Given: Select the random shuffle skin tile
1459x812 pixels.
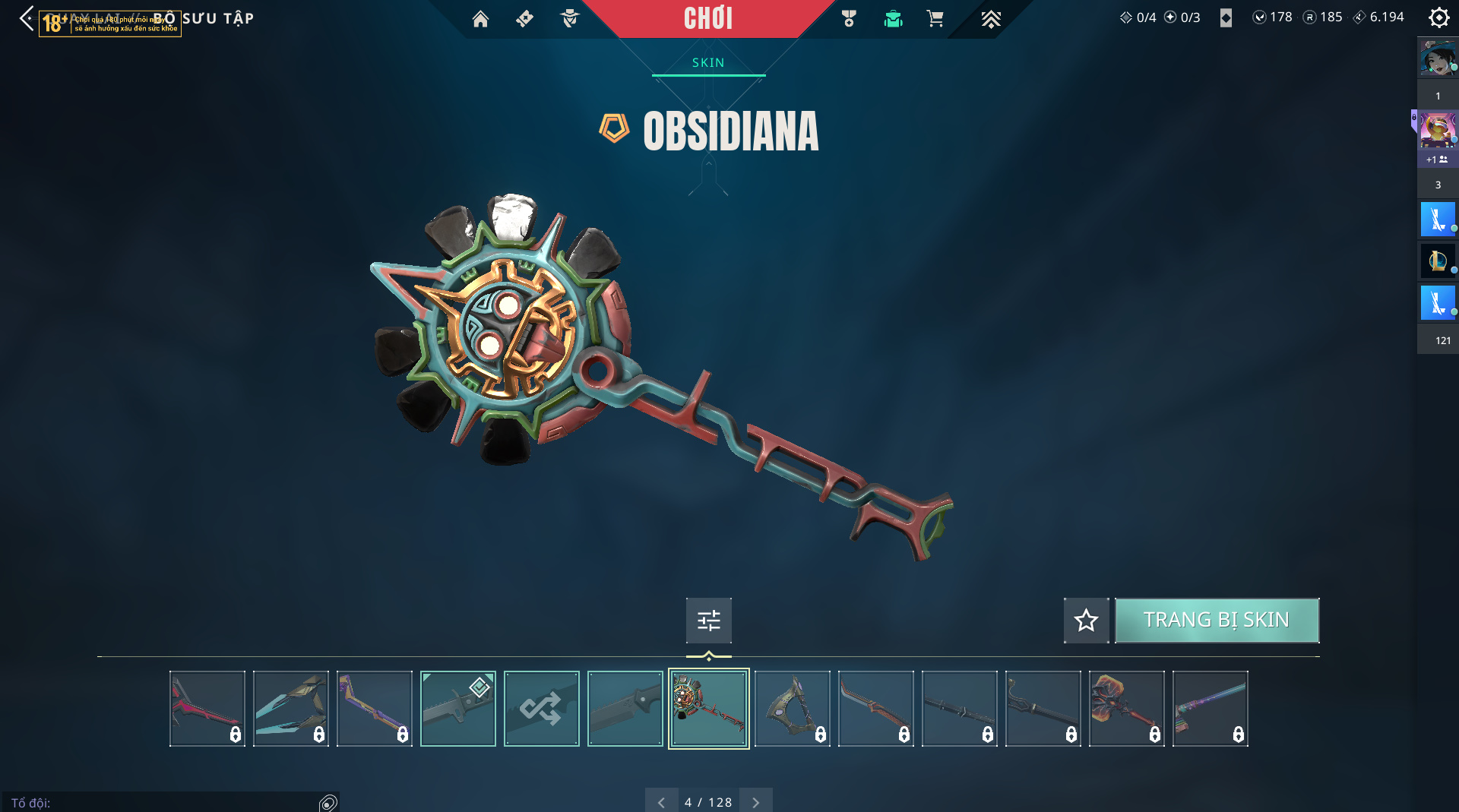Looking at the screenshot, I should tap(541, 709).
